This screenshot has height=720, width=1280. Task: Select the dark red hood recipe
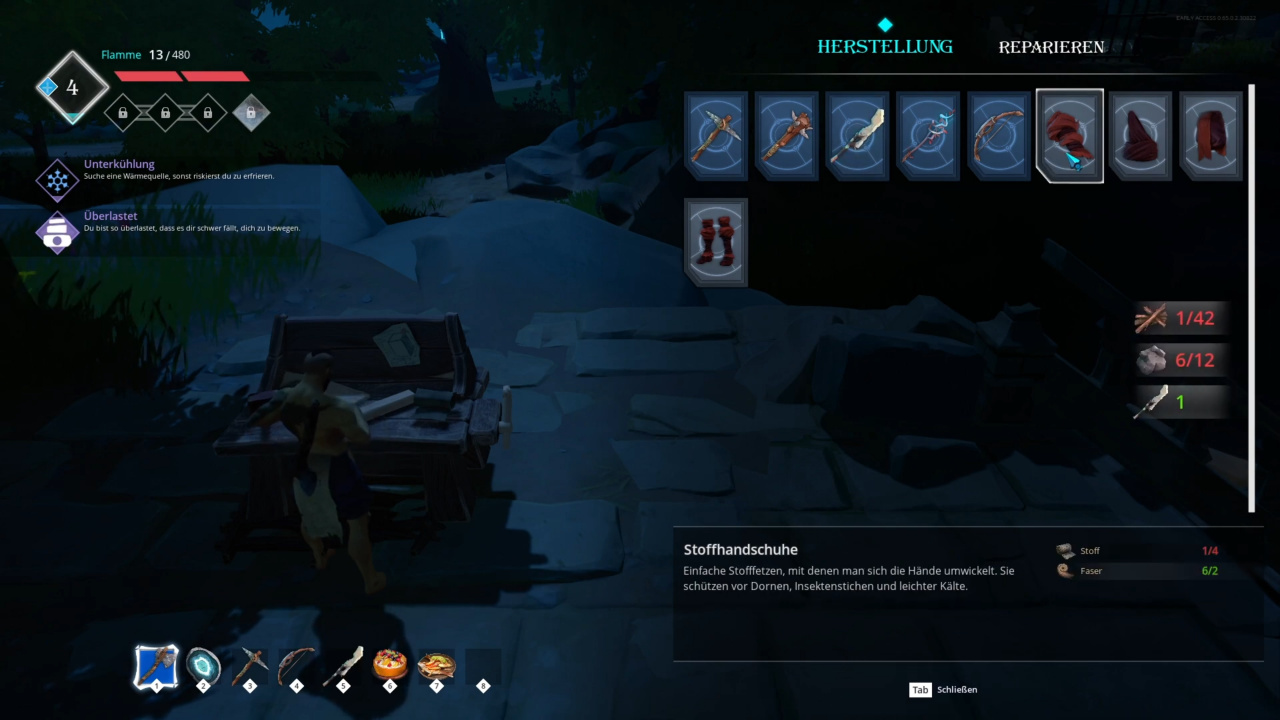[x=1140, y=136]
